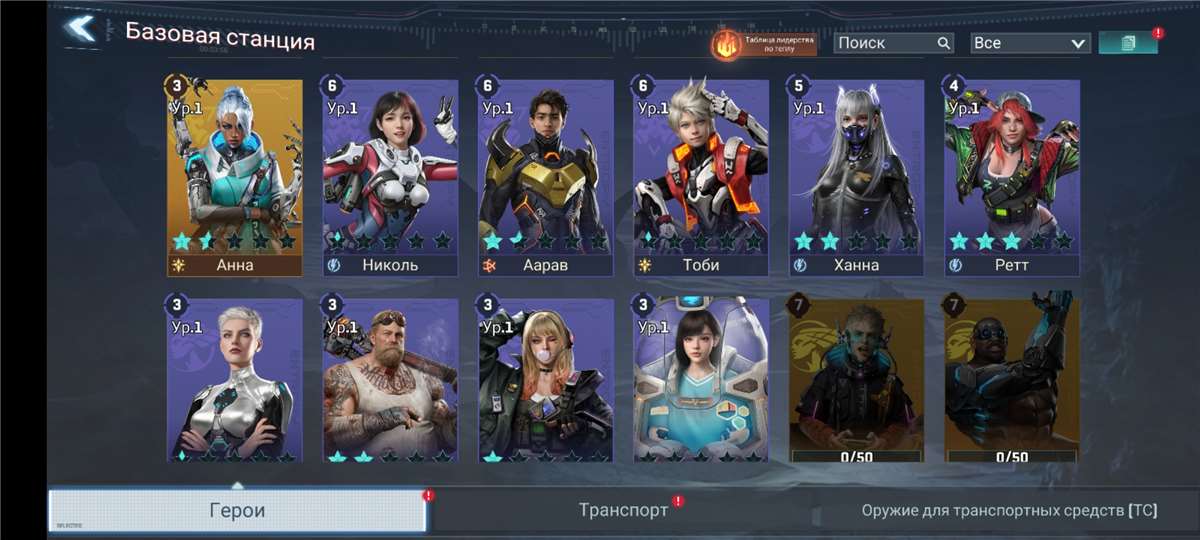Open the Оружие для транспортных средств tab
1200x540 pixels.
point(1009,510)
